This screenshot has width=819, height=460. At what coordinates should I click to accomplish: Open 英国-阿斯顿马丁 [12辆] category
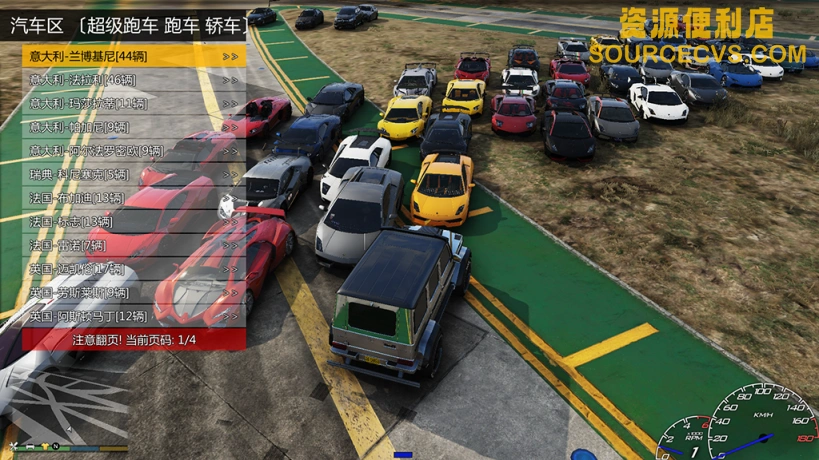[133, 316]
